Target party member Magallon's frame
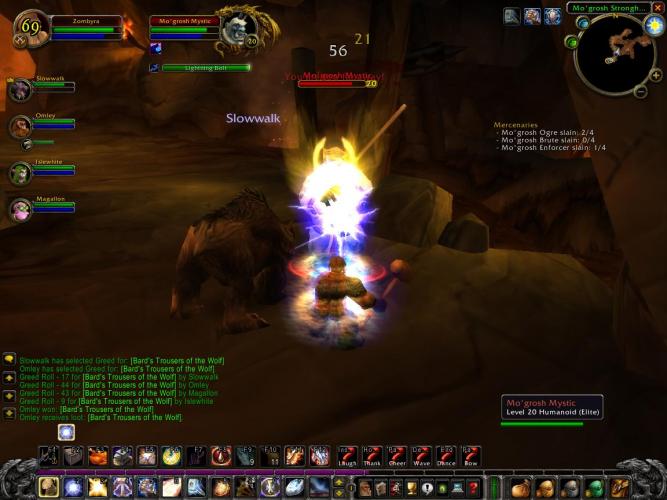The image size is (667, 500). click(x=20, y=209)
